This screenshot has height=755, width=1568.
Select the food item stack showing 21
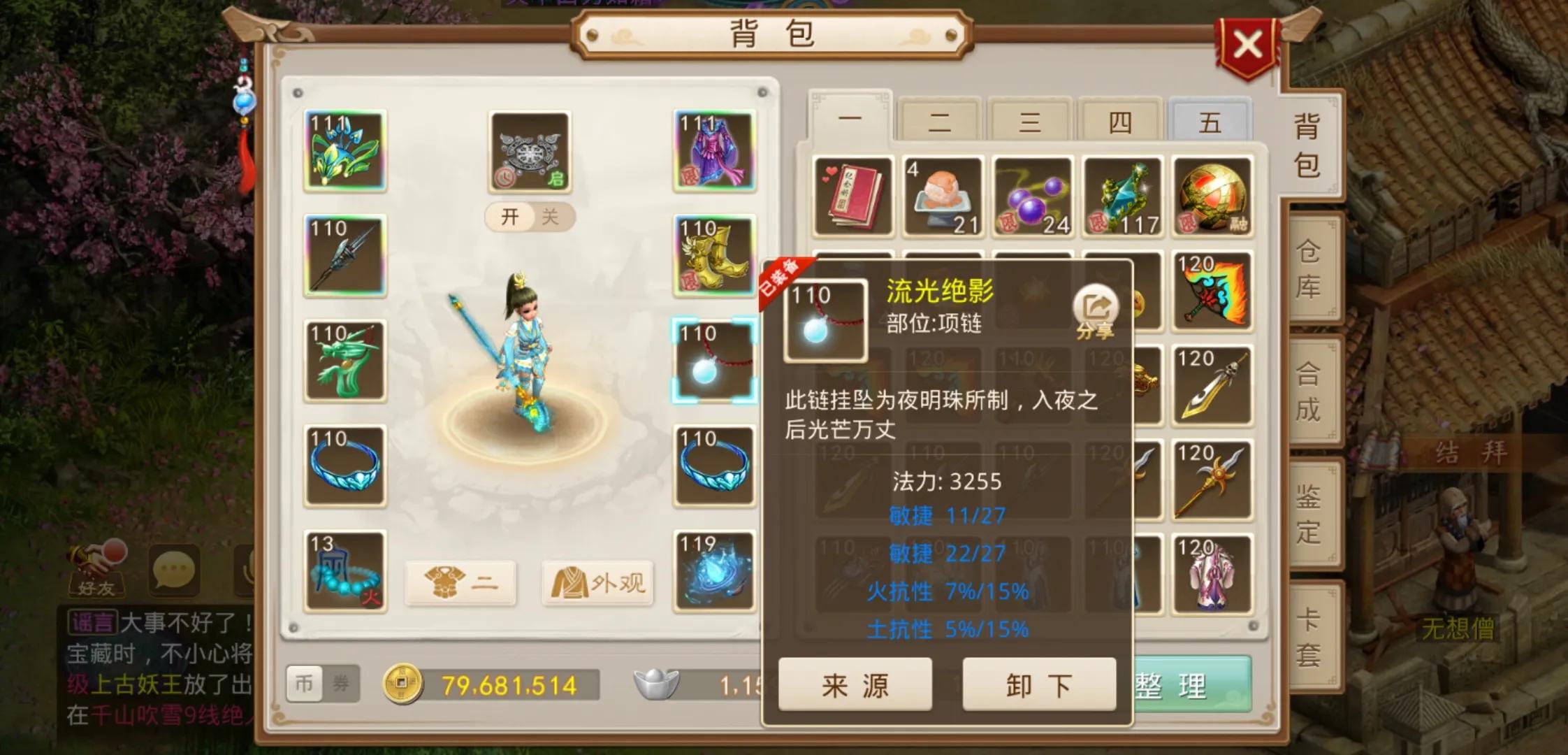click(942, 196)
